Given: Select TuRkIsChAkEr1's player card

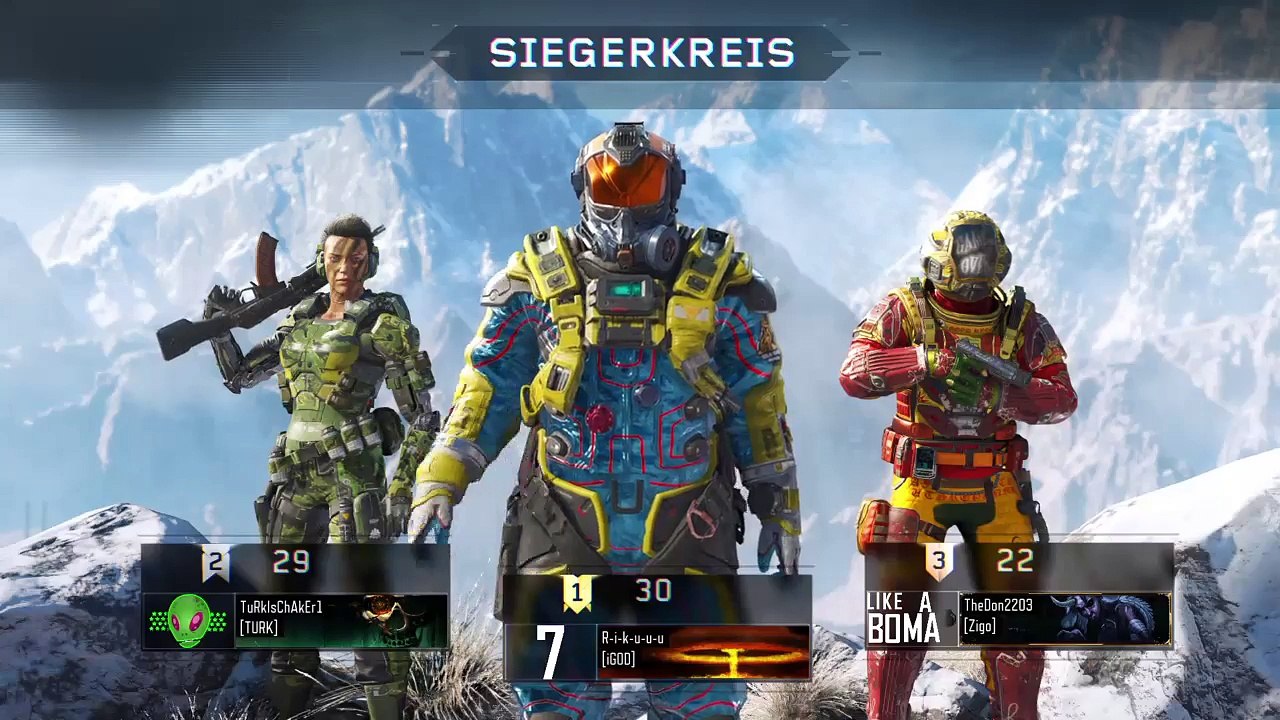Looking at the screenshot, I should [341, 620].
